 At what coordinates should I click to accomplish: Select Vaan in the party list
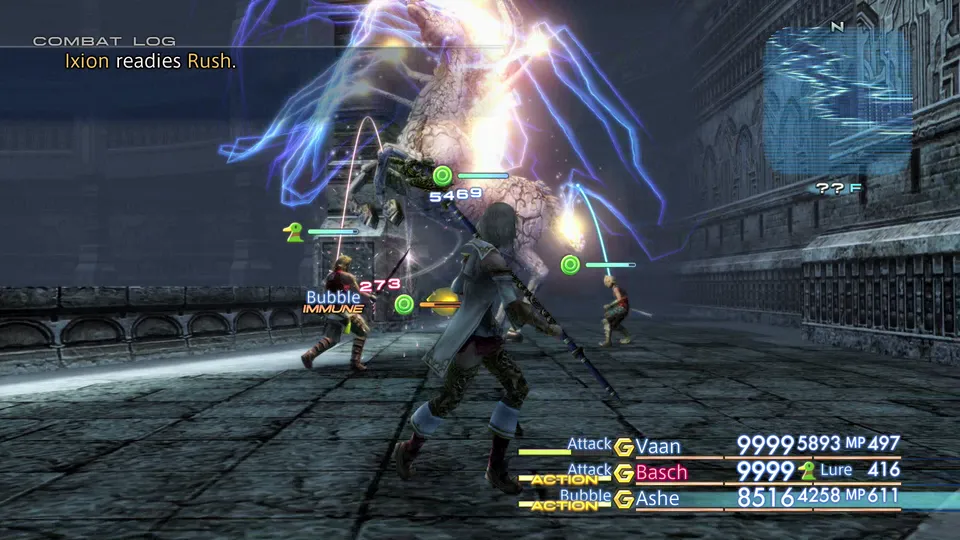coord(656,446)
